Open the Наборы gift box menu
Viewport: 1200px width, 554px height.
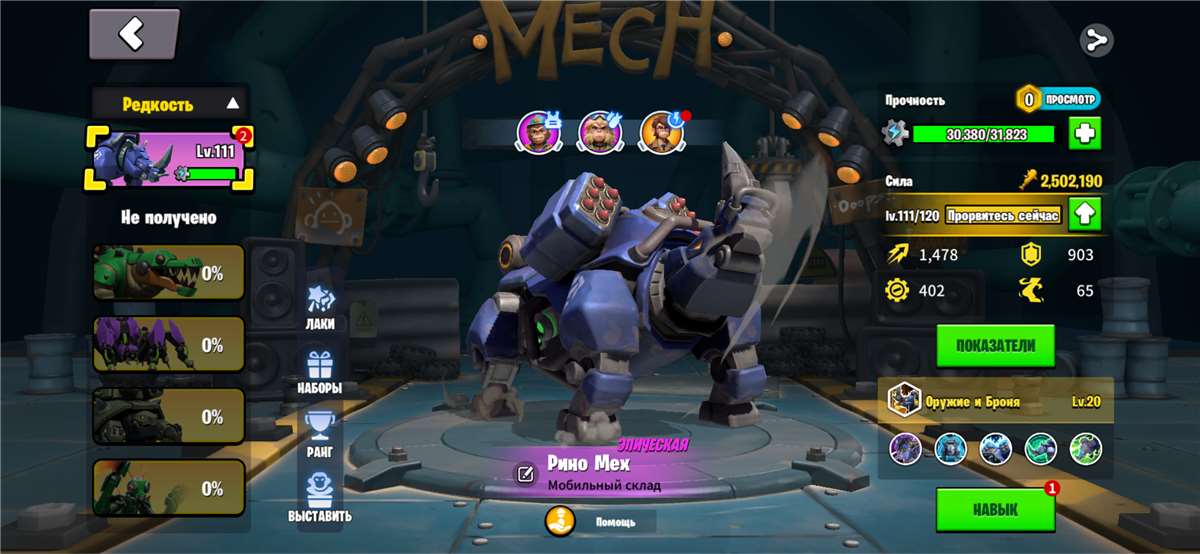[x=320, y=372]
